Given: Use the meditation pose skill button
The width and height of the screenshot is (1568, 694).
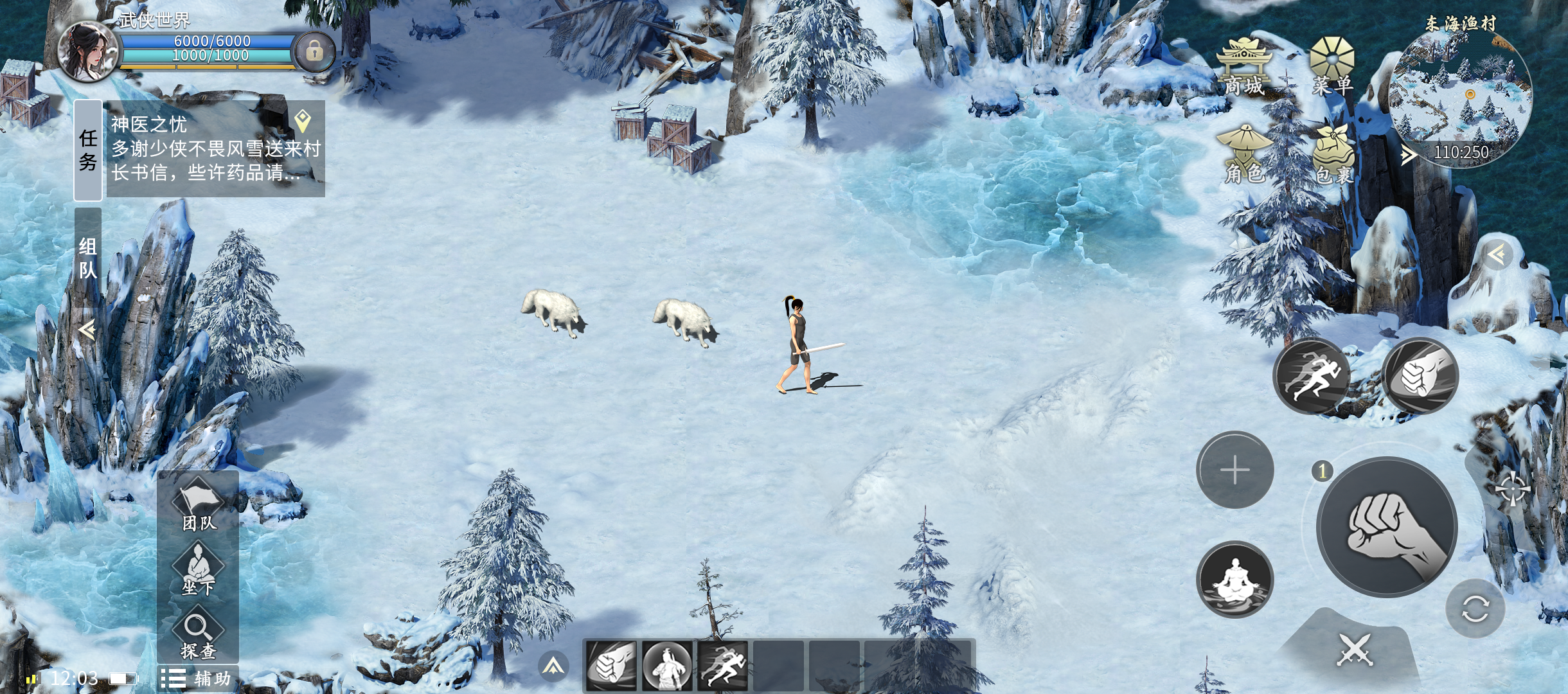Looking at the screenshot, I should pos(1234,580).
